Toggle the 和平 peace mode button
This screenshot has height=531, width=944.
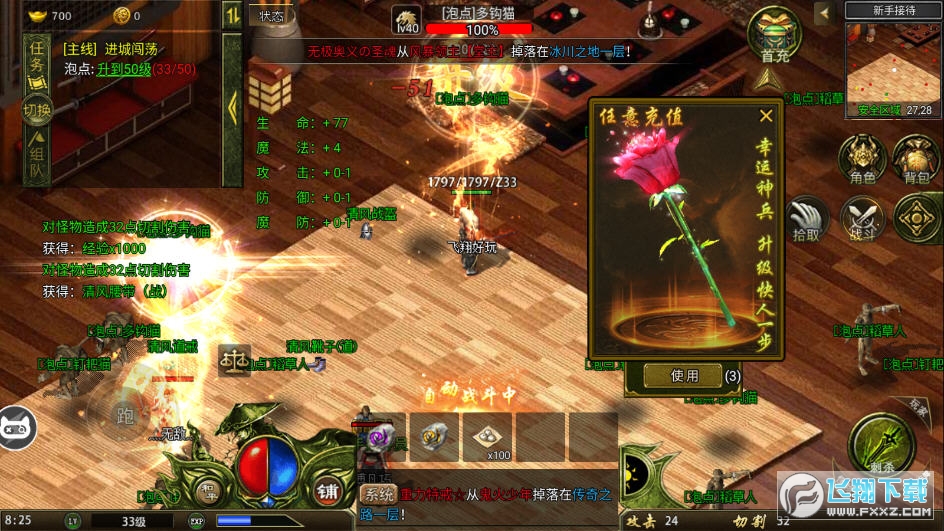tap(207, 491)
